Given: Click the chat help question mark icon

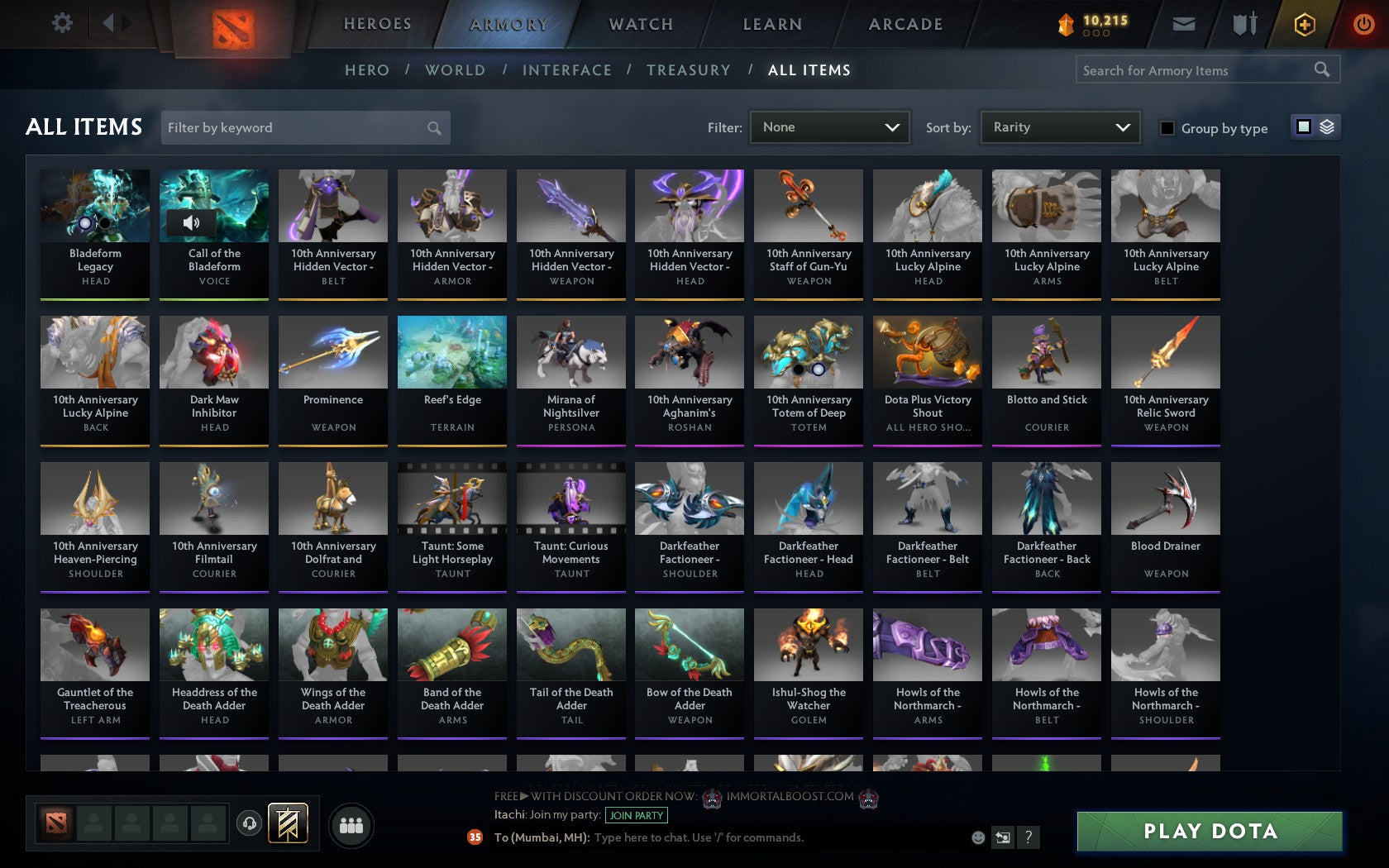Looking at the screenshot, I should point(1028,837).
